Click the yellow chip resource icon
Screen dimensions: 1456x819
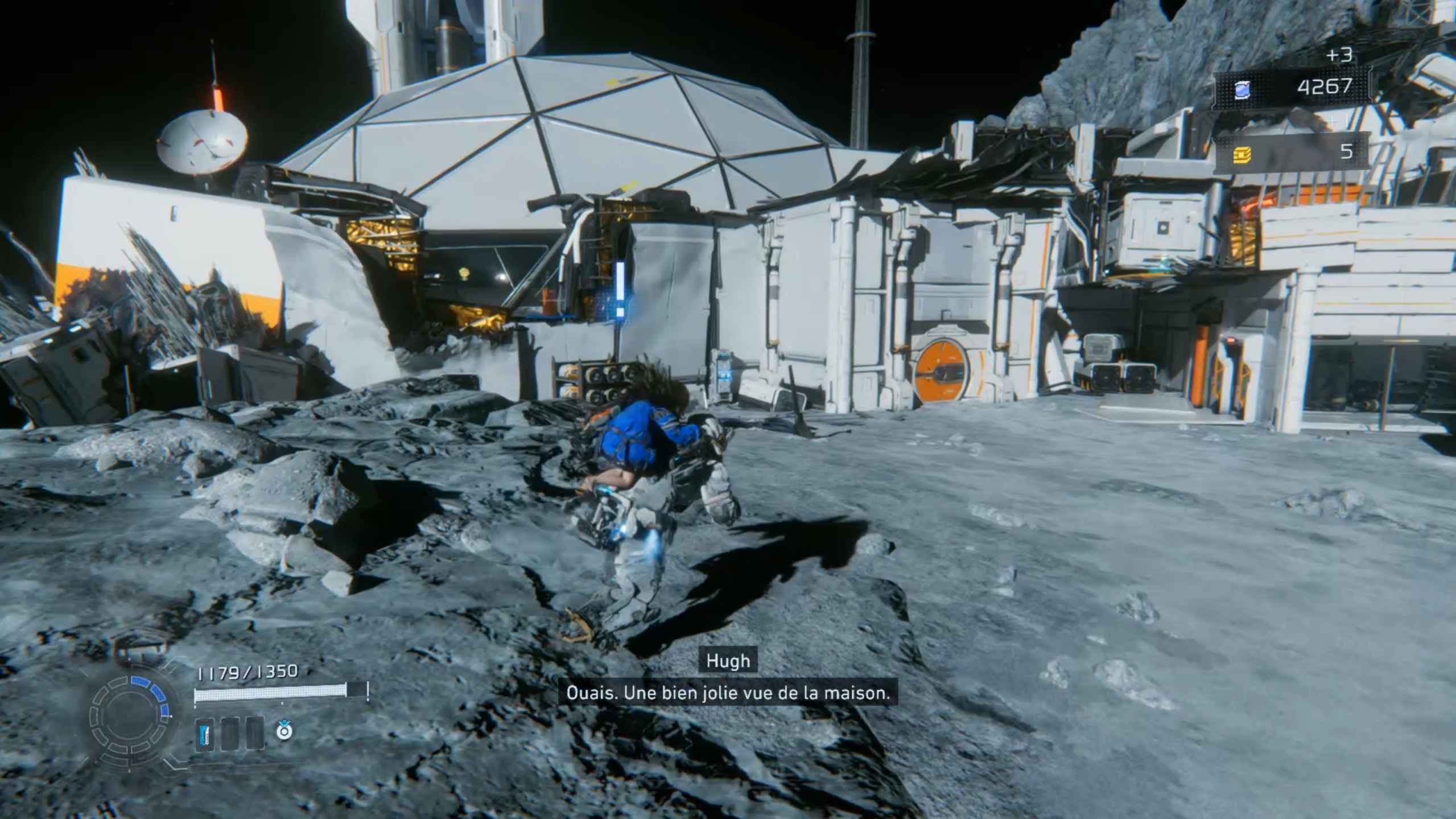(1242, 154)
